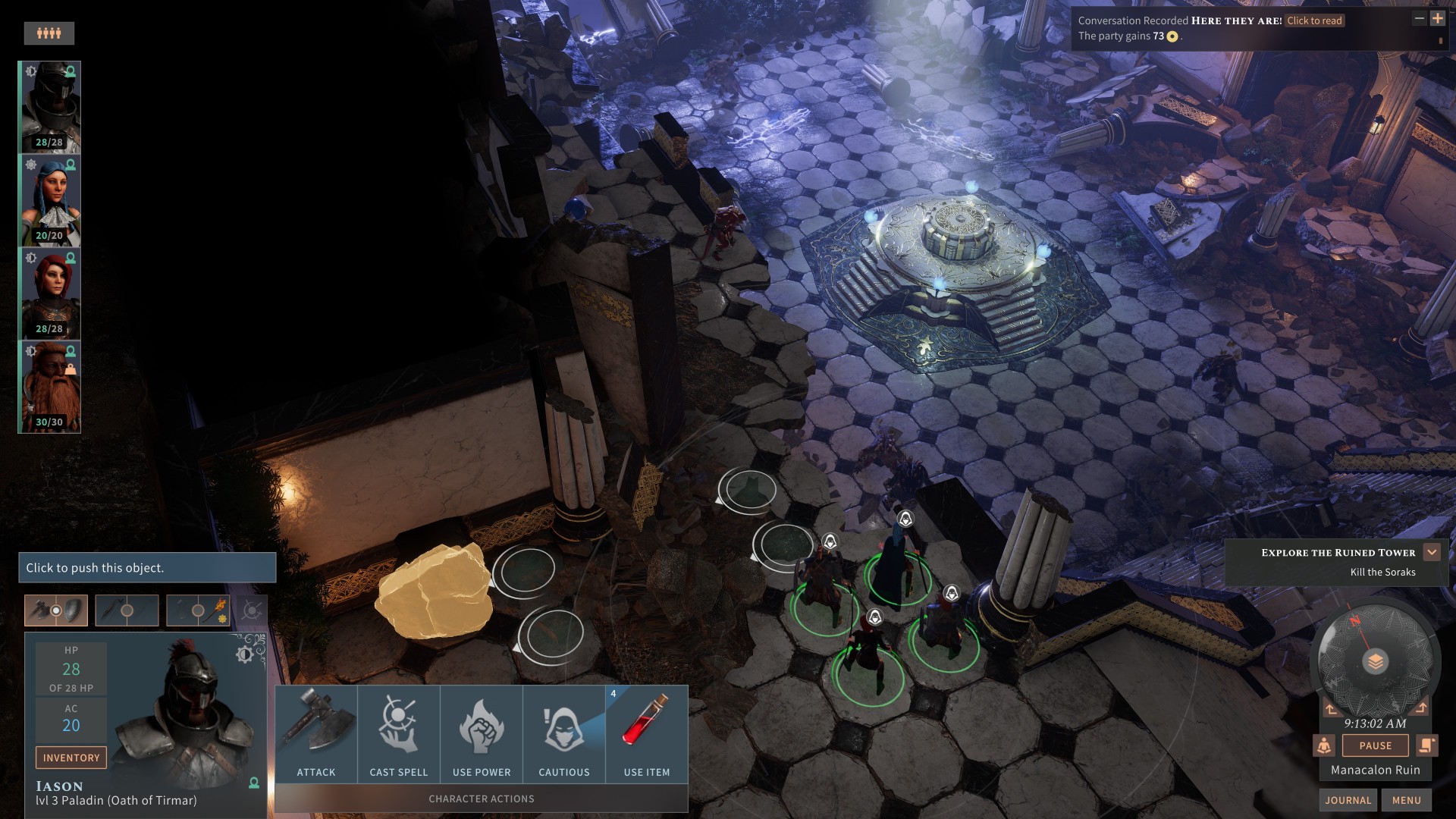The image size is (1456, 819).
Task: Select the blue-haired party member portrait
Action: pos(50,201)
